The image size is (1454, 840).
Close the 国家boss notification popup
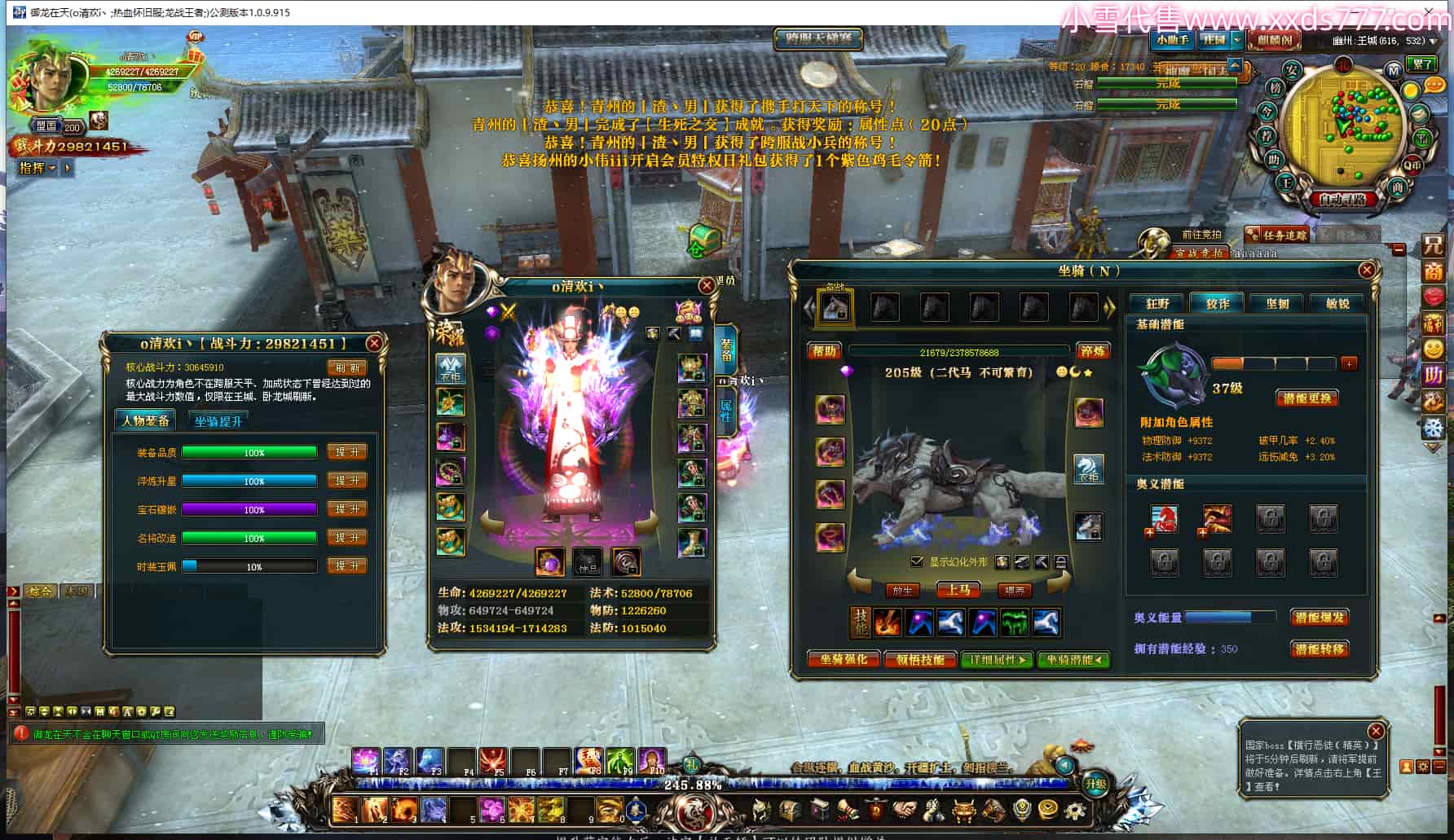1376,731
